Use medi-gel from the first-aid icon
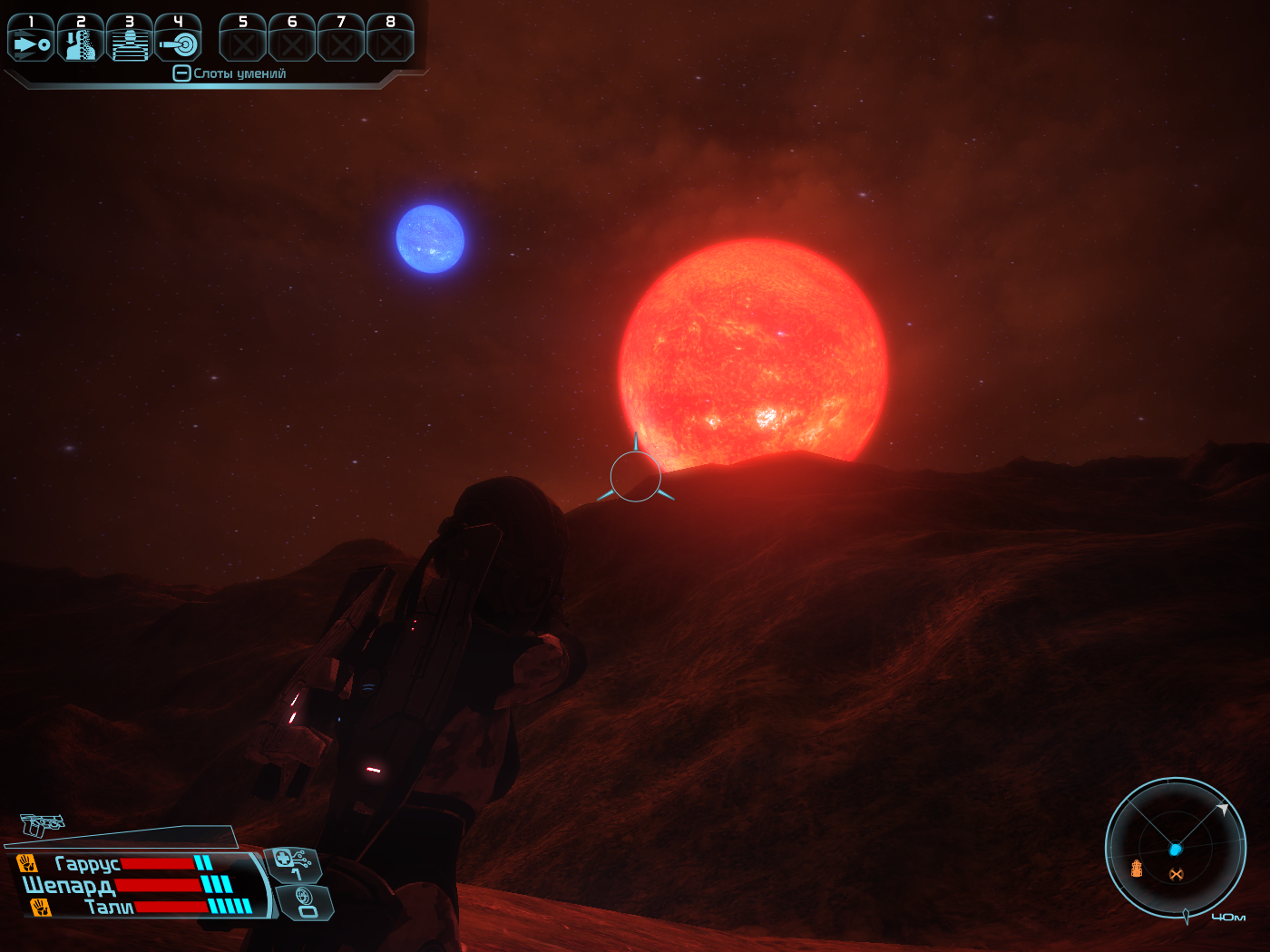 pos(292,862)
